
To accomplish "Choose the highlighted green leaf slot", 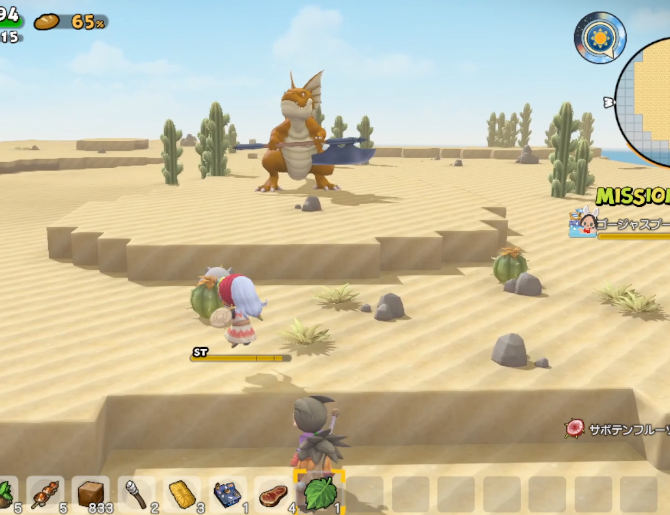I will tap(319, 492).
